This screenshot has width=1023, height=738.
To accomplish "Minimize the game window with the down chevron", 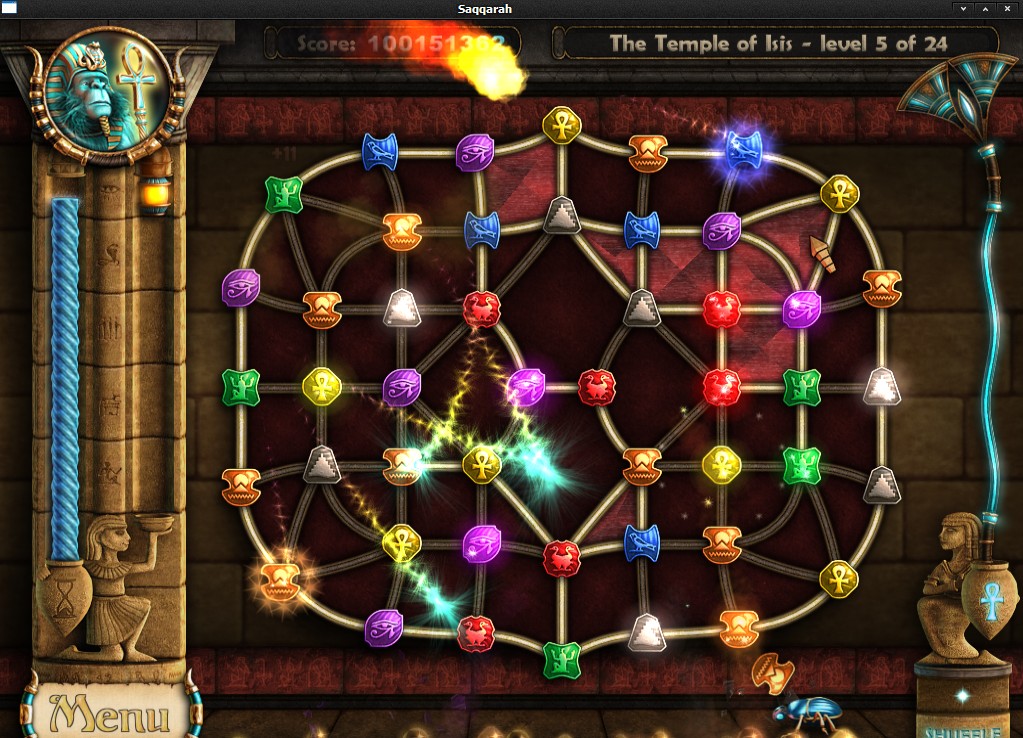I will pos(963,8).
